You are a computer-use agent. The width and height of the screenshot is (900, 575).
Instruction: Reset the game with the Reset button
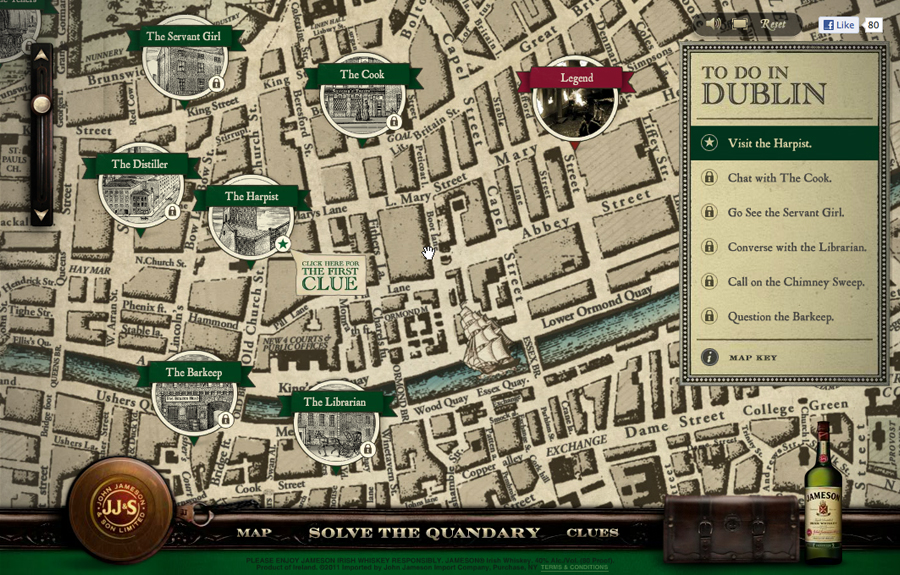coord(773,23)
